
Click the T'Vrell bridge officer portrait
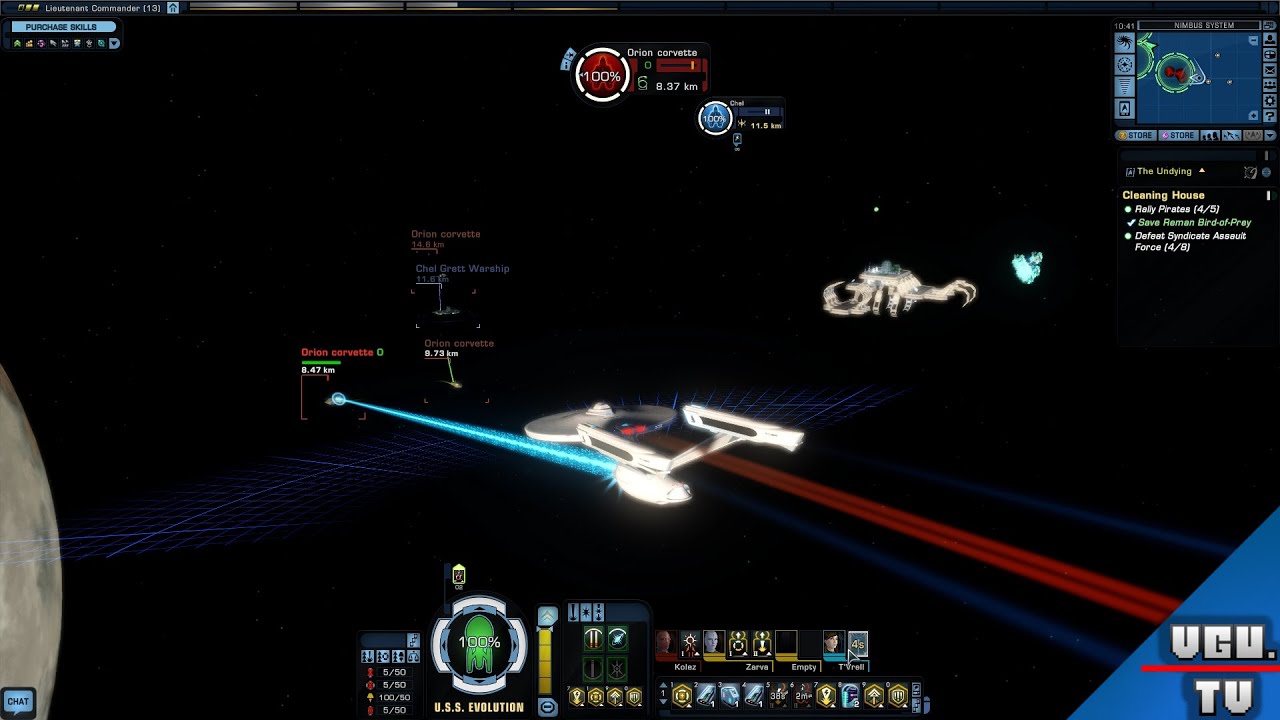pyautogui.click(x=833, y=644)
